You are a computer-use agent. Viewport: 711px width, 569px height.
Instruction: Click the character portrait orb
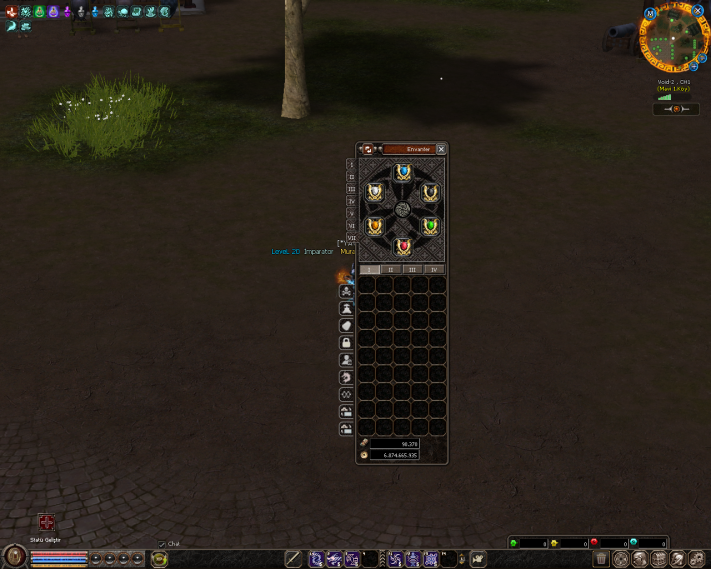[x=14, y=557]
